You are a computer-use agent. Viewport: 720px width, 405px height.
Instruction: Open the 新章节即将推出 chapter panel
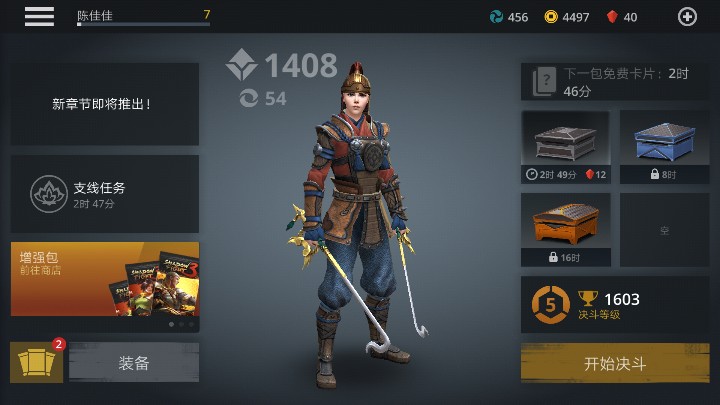(105, 103)
